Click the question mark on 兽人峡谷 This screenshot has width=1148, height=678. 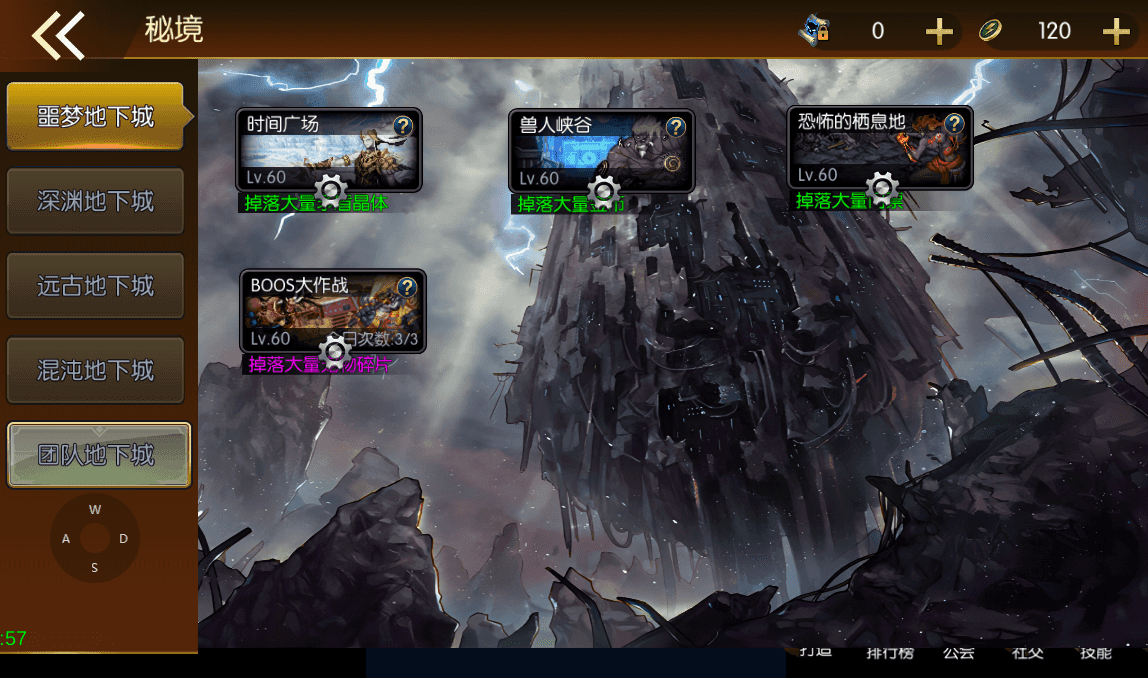676,127
